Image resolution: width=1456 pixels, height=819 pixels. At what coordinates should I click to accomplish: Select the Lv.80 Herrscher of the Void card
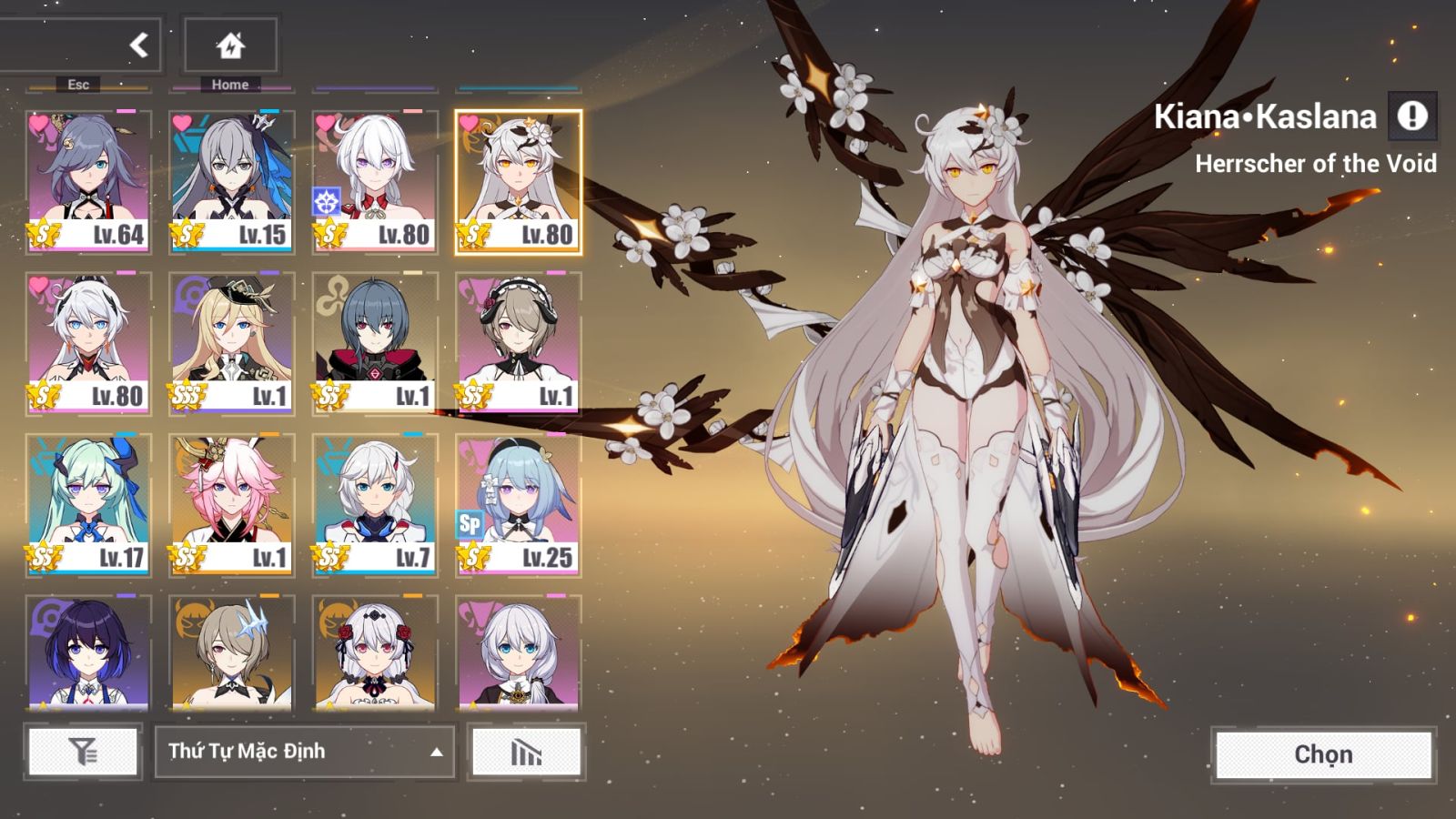(x=518, y=181)
